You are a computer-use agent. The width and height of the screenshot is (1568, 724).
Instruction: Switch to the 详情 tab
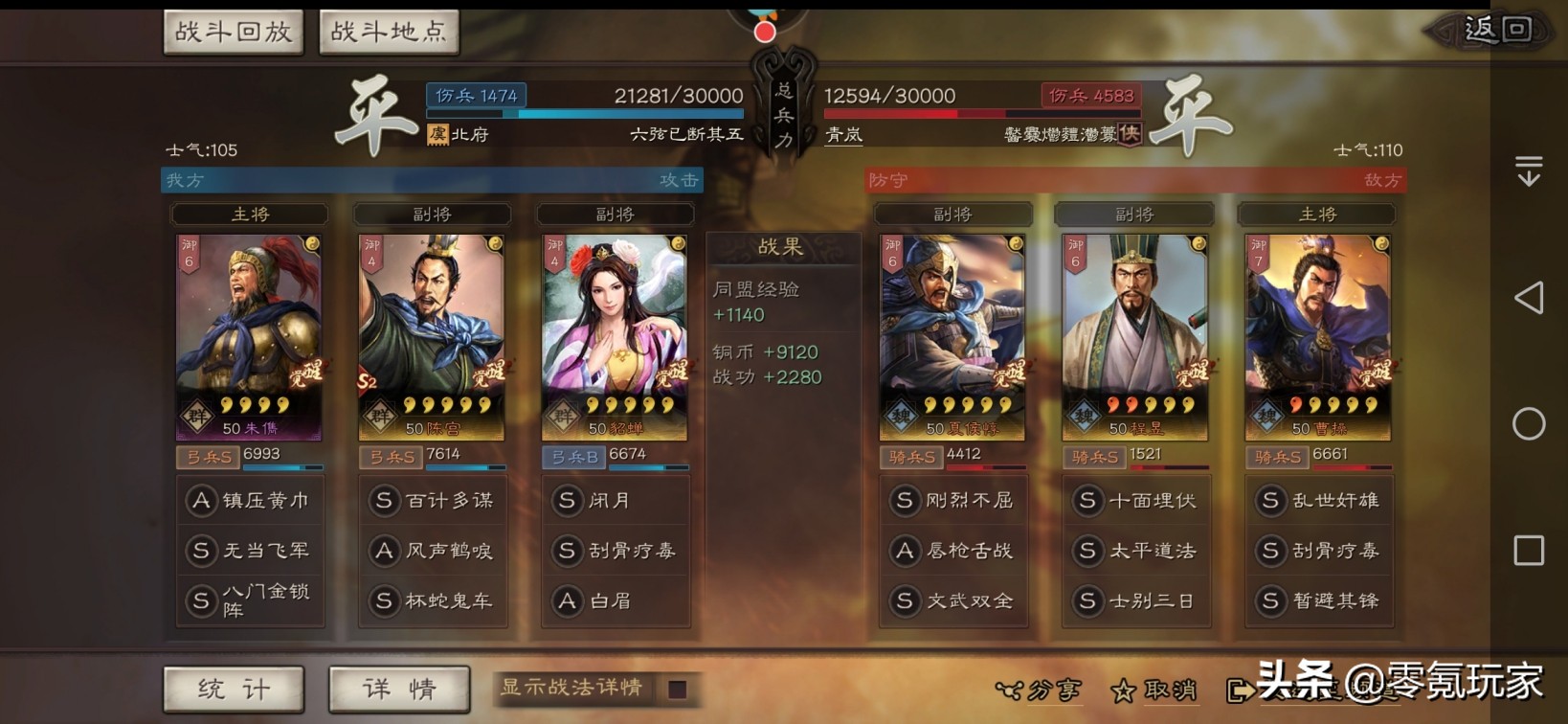click(x=398, y=689)
